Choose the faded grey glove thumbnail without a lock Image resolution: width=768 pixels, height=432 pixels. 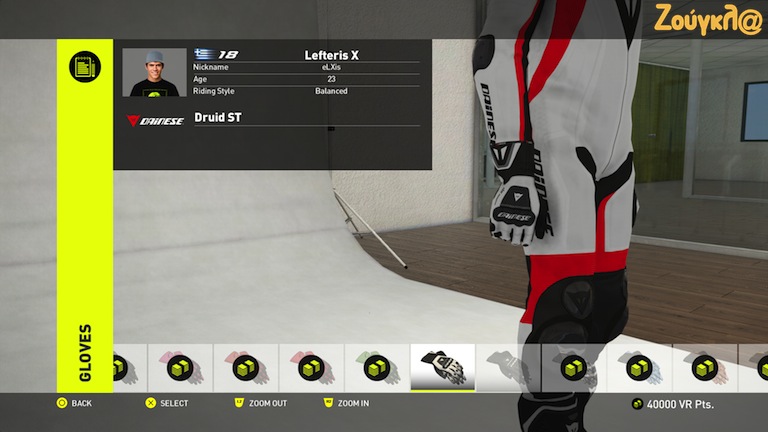(507, 367)
